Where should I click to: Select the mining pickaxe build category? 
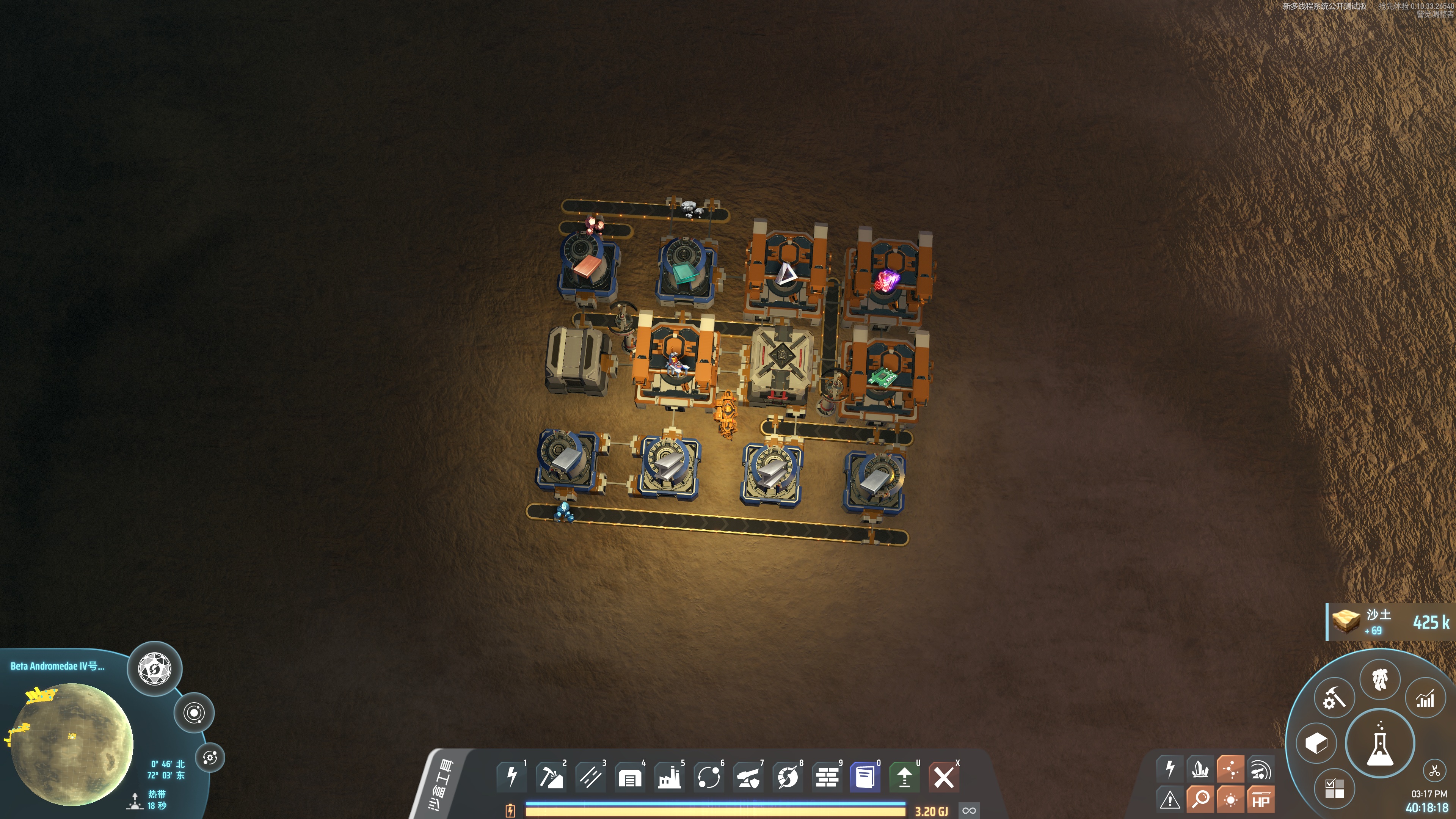pos(551,777)
